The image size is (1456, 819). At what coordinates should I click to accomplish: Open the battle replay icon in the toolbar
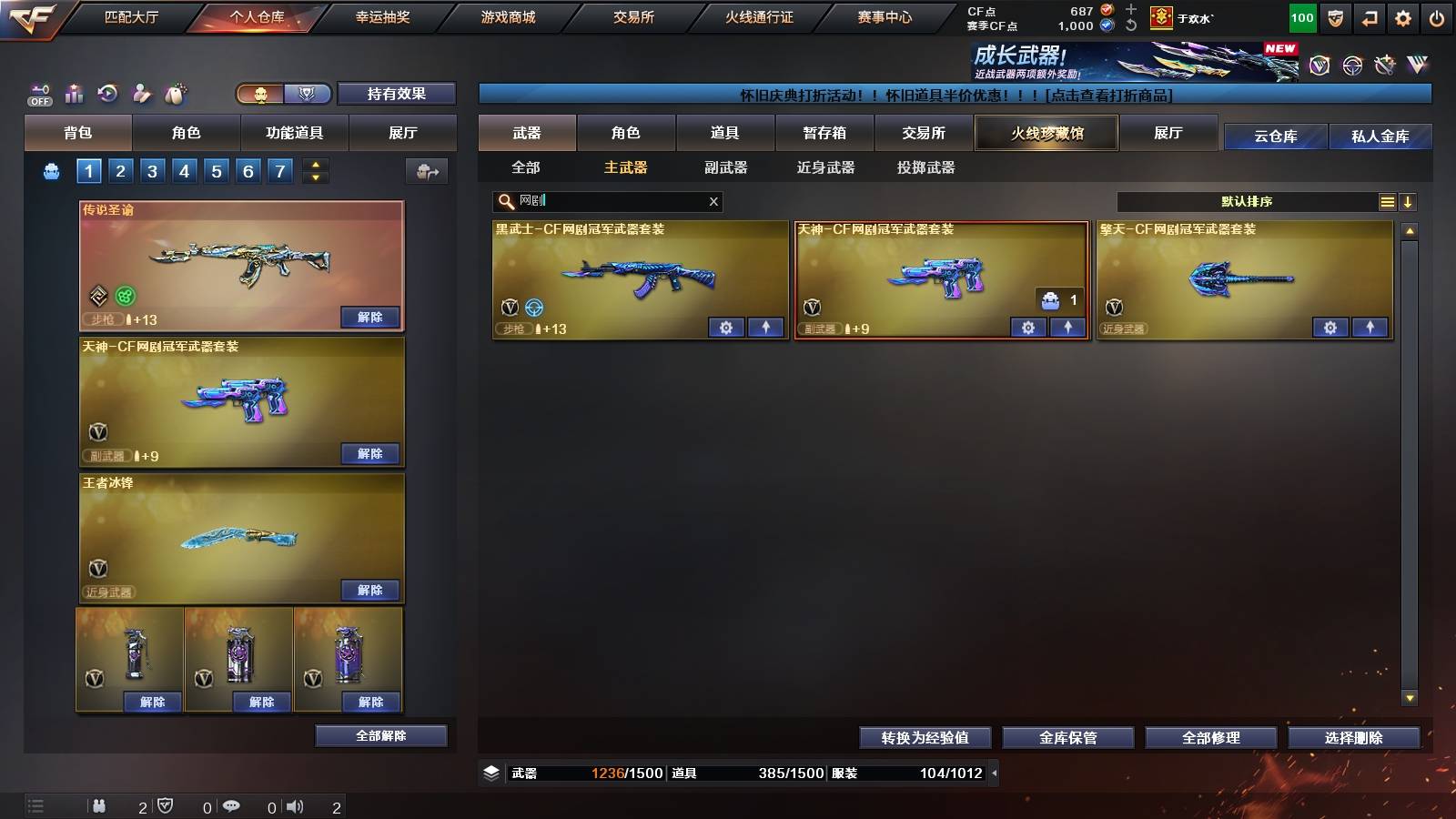point(107,92)
